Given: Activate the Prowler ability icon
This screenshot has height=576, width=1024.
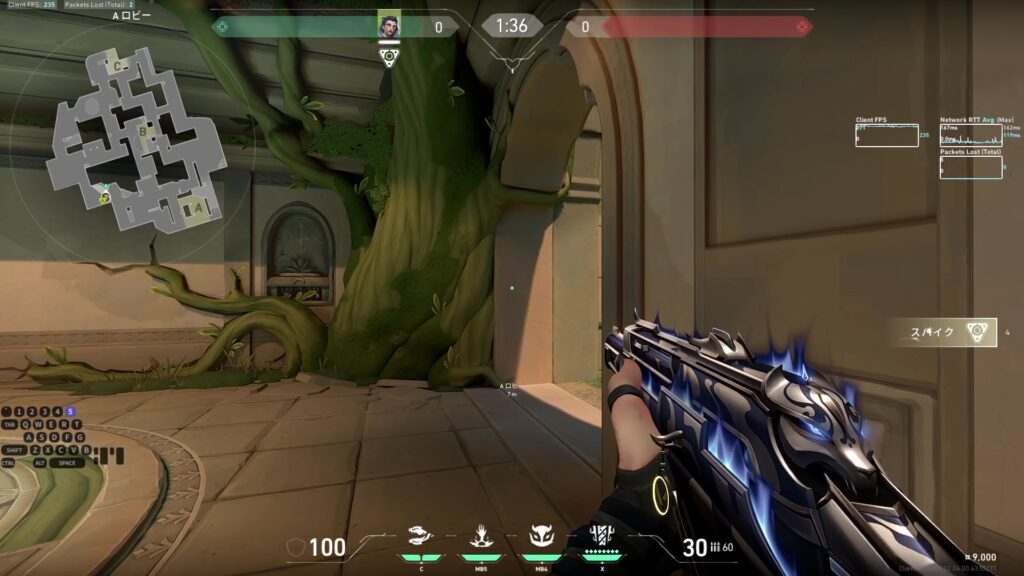Looking at the screenshot, I should [421, 537].
